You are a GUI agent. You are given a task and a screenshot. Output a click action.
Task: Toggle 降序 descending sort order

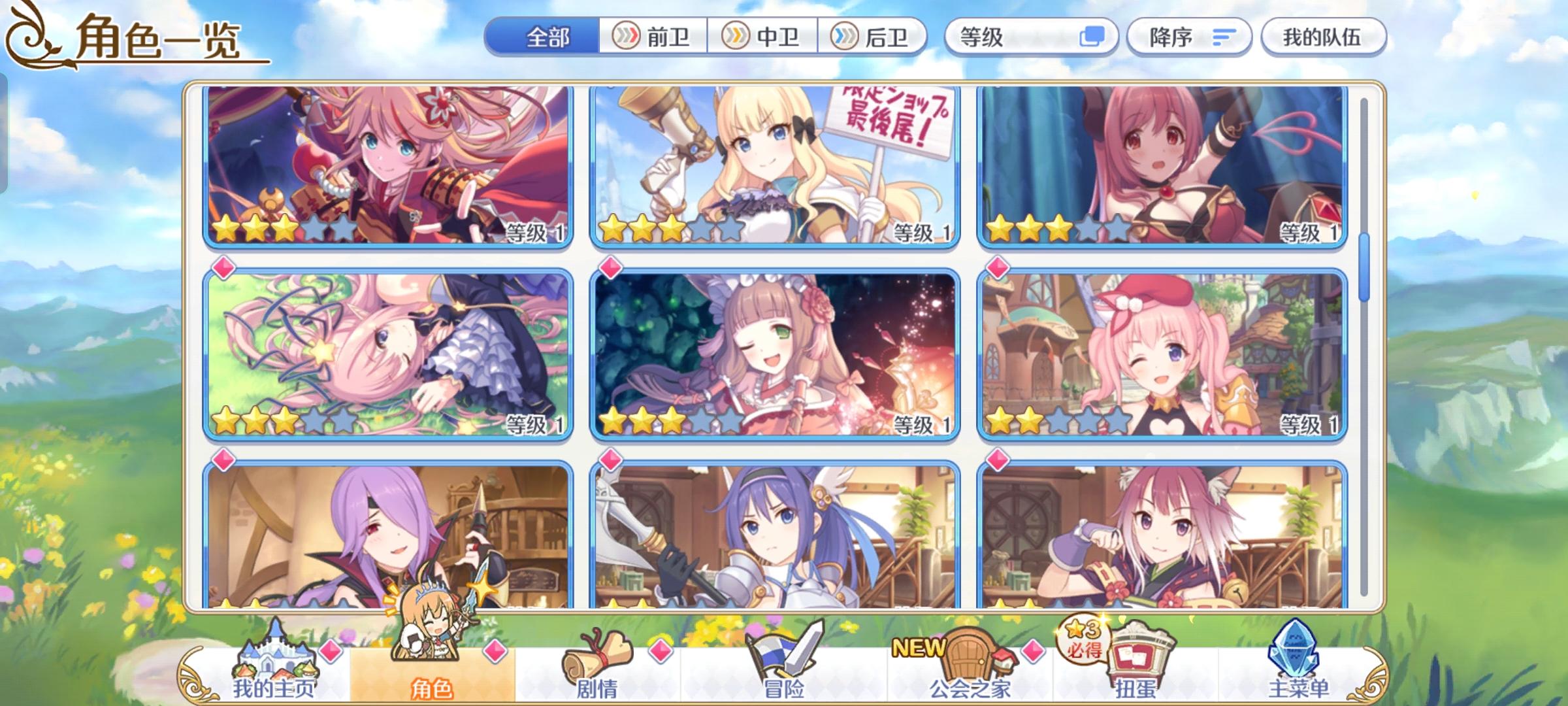click(x=1189, y=38)
